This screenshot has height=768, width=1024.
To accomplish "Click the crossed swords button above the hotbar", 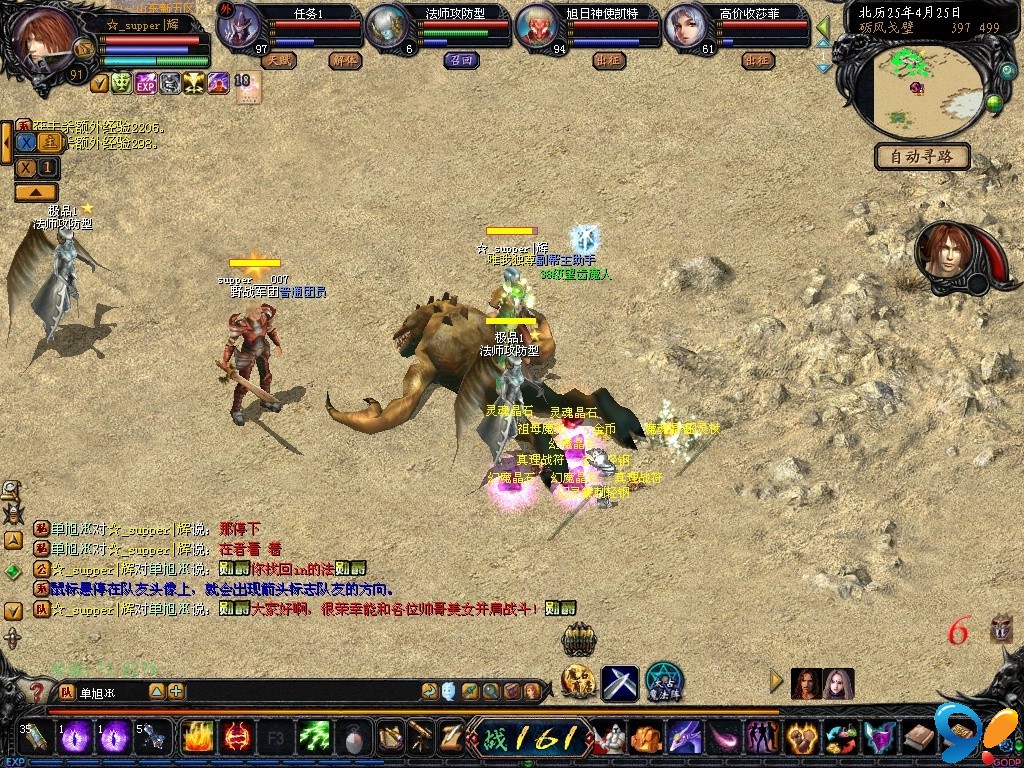I will (x=620, y=683).
